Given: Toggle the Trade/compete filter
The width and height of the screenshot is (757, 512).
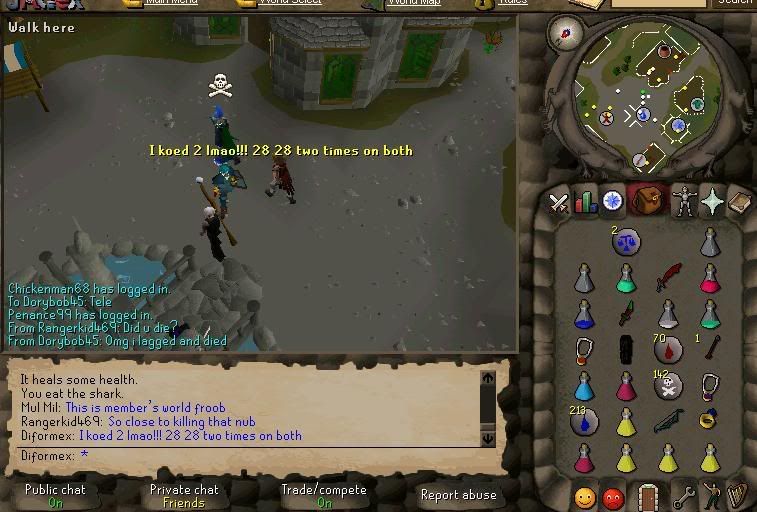Looking at the screenshot, I should [323, 496].
